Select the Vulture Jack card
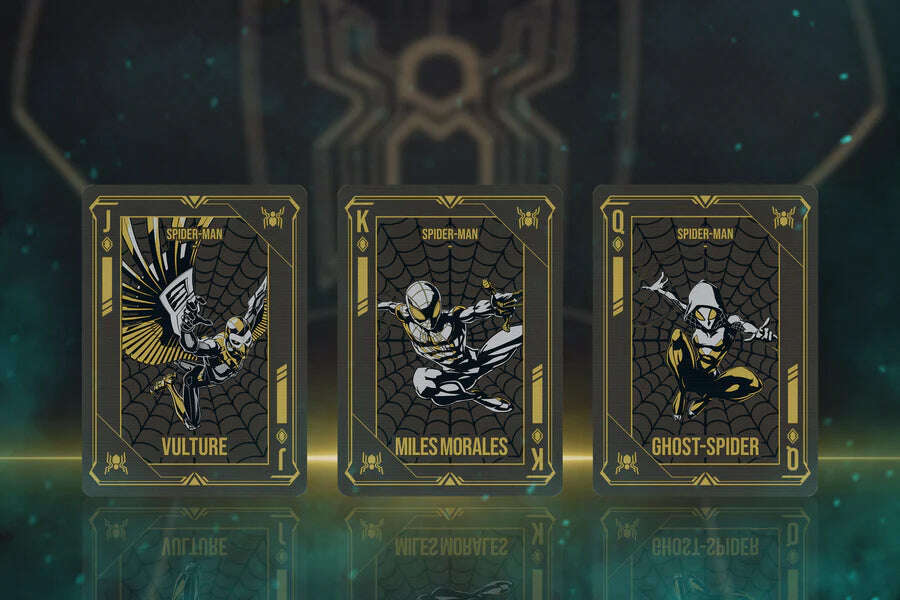This screenshot has height=600, width=900. click(x=194, y=340)
